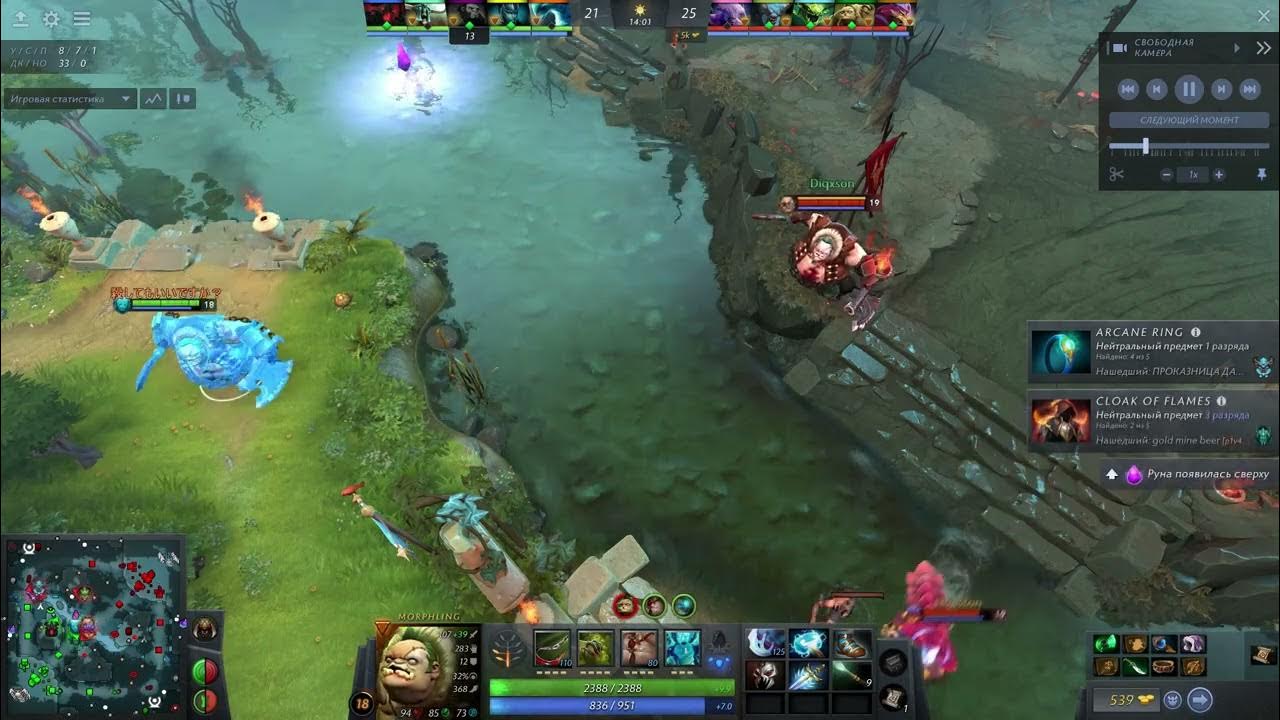The width and height of the screenshot is (1280, 720).
Task: Click the СЛЕДУЮЩИЙ МОМЕНТ button
Action: point(1191,120)
